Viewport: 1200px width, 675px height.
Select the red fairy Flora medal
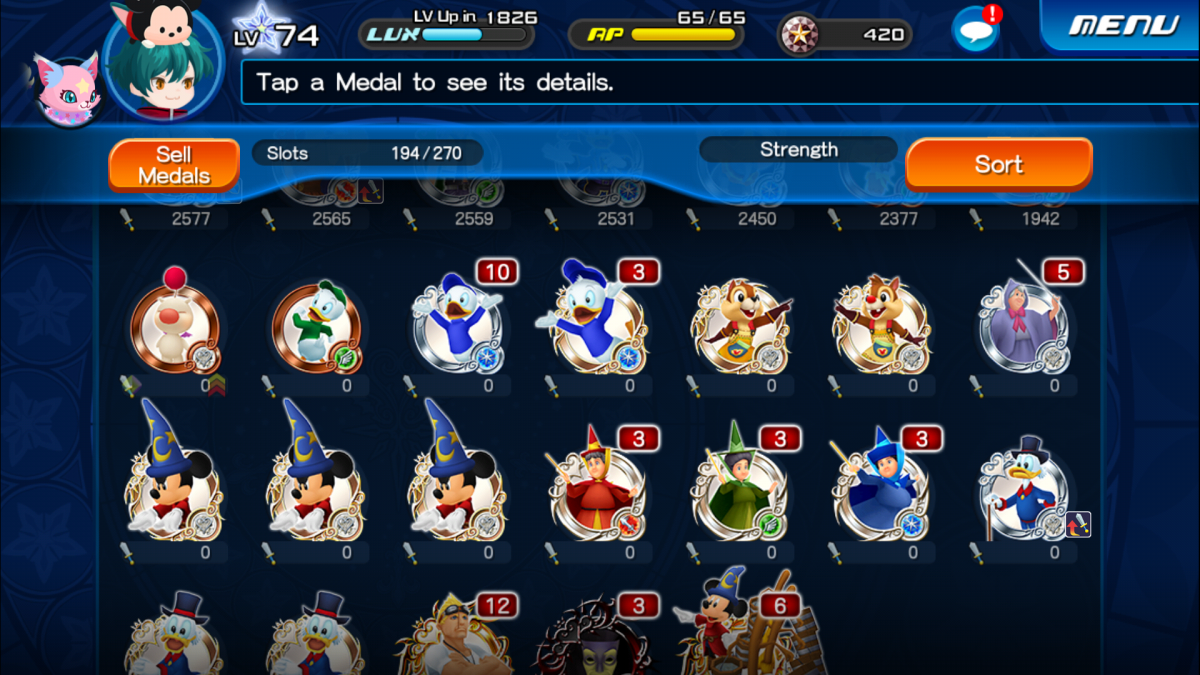(598, 492)
